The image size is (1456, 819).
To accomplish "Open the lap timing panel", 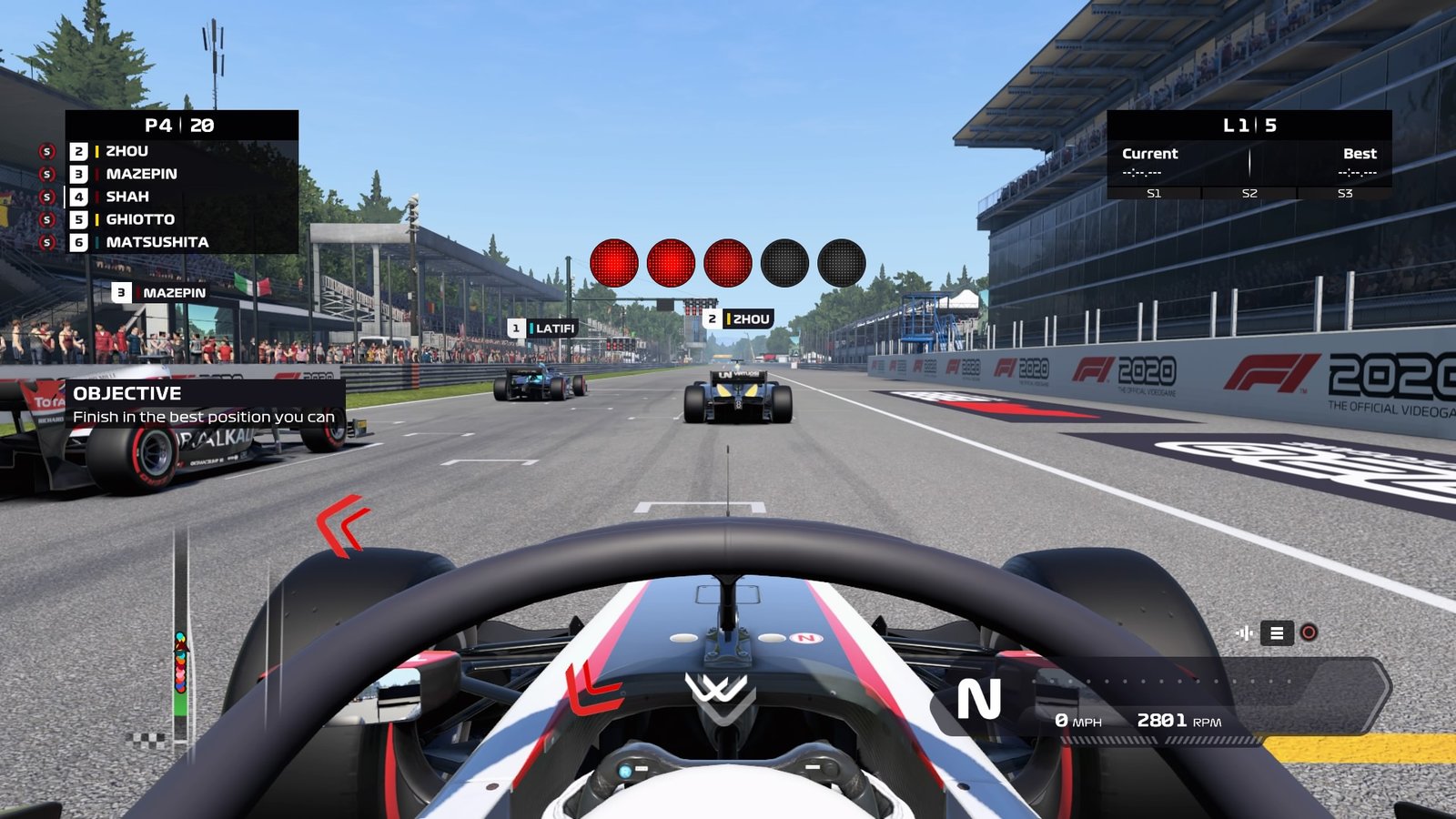I will point(1249,155).
